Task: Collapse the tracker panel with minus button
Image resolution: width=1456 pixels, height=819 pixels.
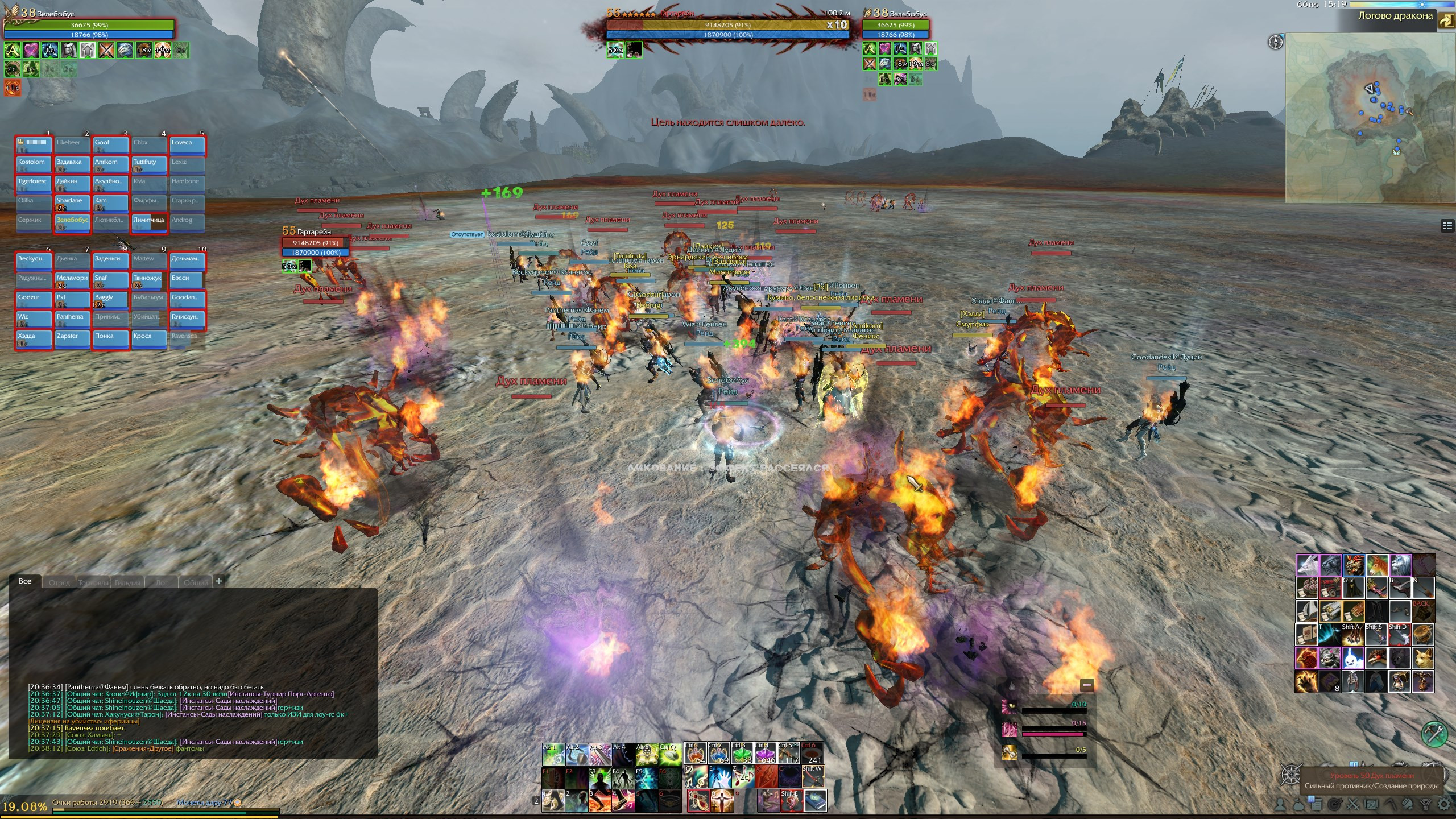Action: [x=1087, y=685]
